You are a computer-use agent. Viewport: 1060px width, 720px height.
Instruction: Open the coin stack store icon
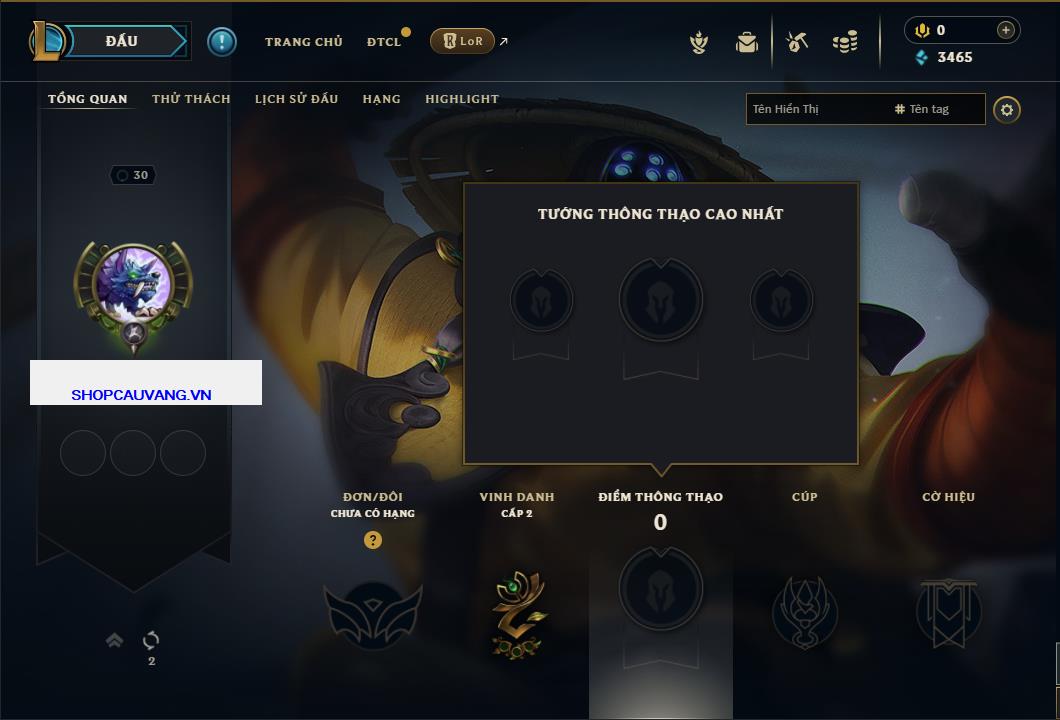(x=845, y=42)
